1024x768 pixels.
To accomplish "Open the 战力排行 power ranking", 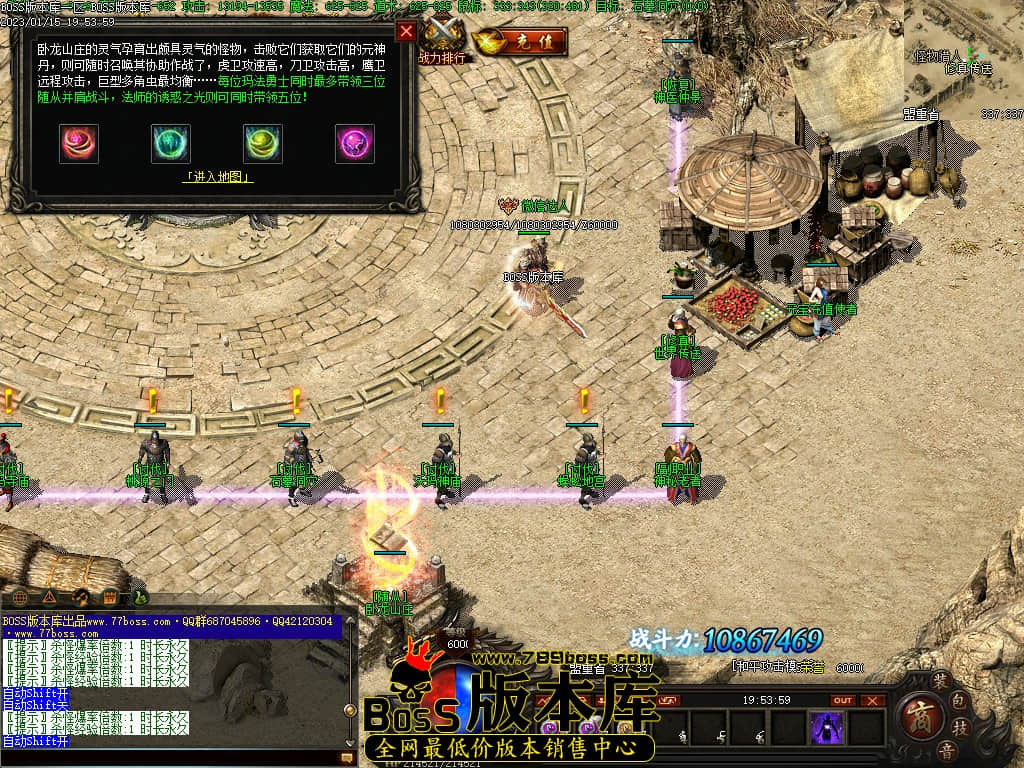I will click(443, 42).
